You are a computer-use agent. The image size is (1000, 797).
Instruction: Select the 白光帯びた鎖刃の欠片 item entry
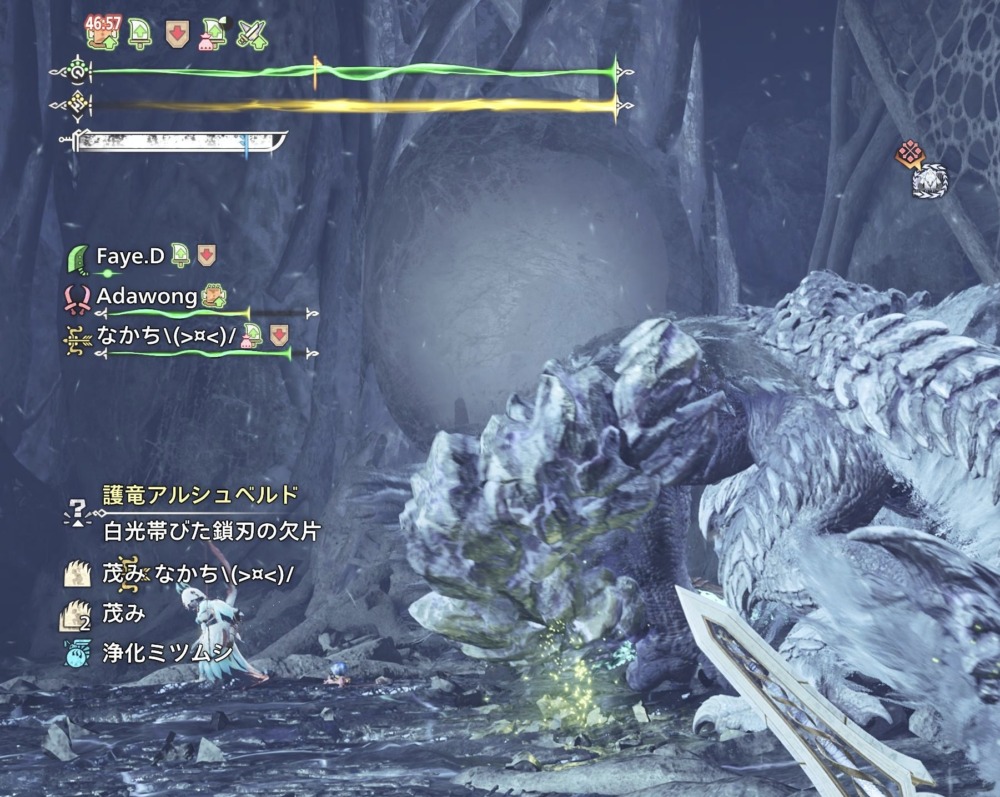pyautogui.click(x=211, y=530)
